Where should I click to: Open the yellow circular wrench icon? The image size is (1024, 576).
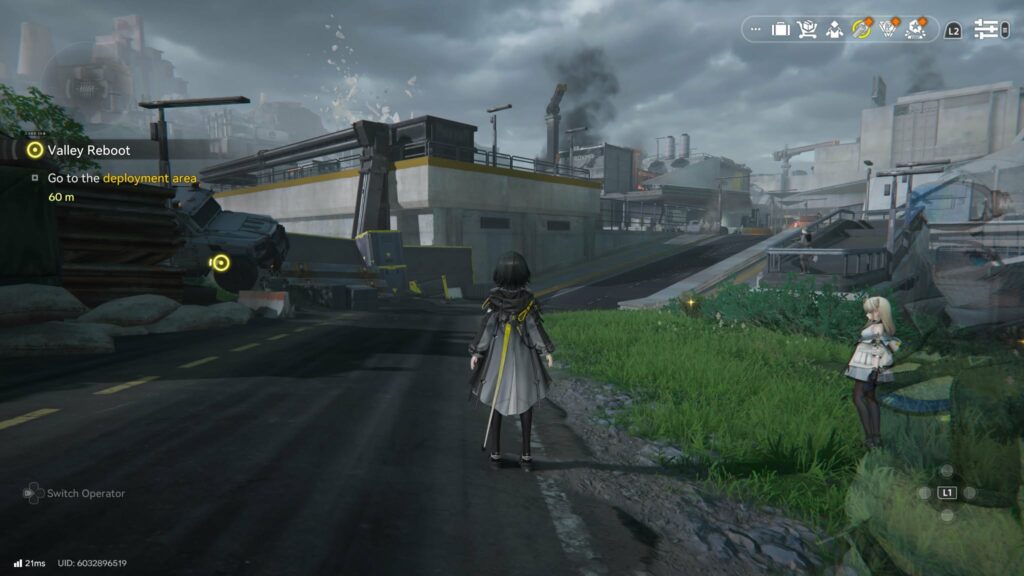(860, 30)
